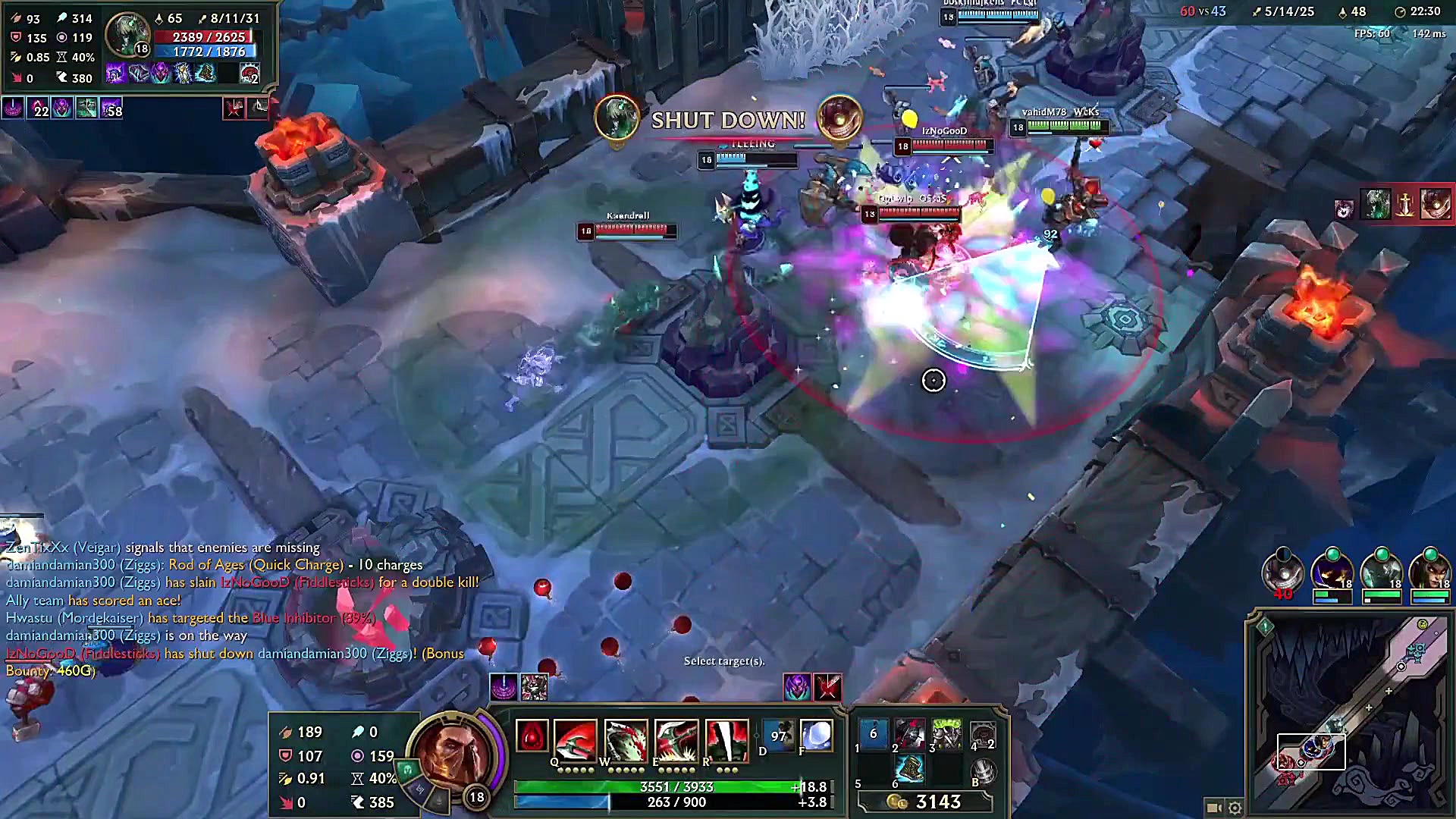Select the dead ally portrait with respawn timer
The height and width of the screenshot is (819, 1456).
point(1282,573)
